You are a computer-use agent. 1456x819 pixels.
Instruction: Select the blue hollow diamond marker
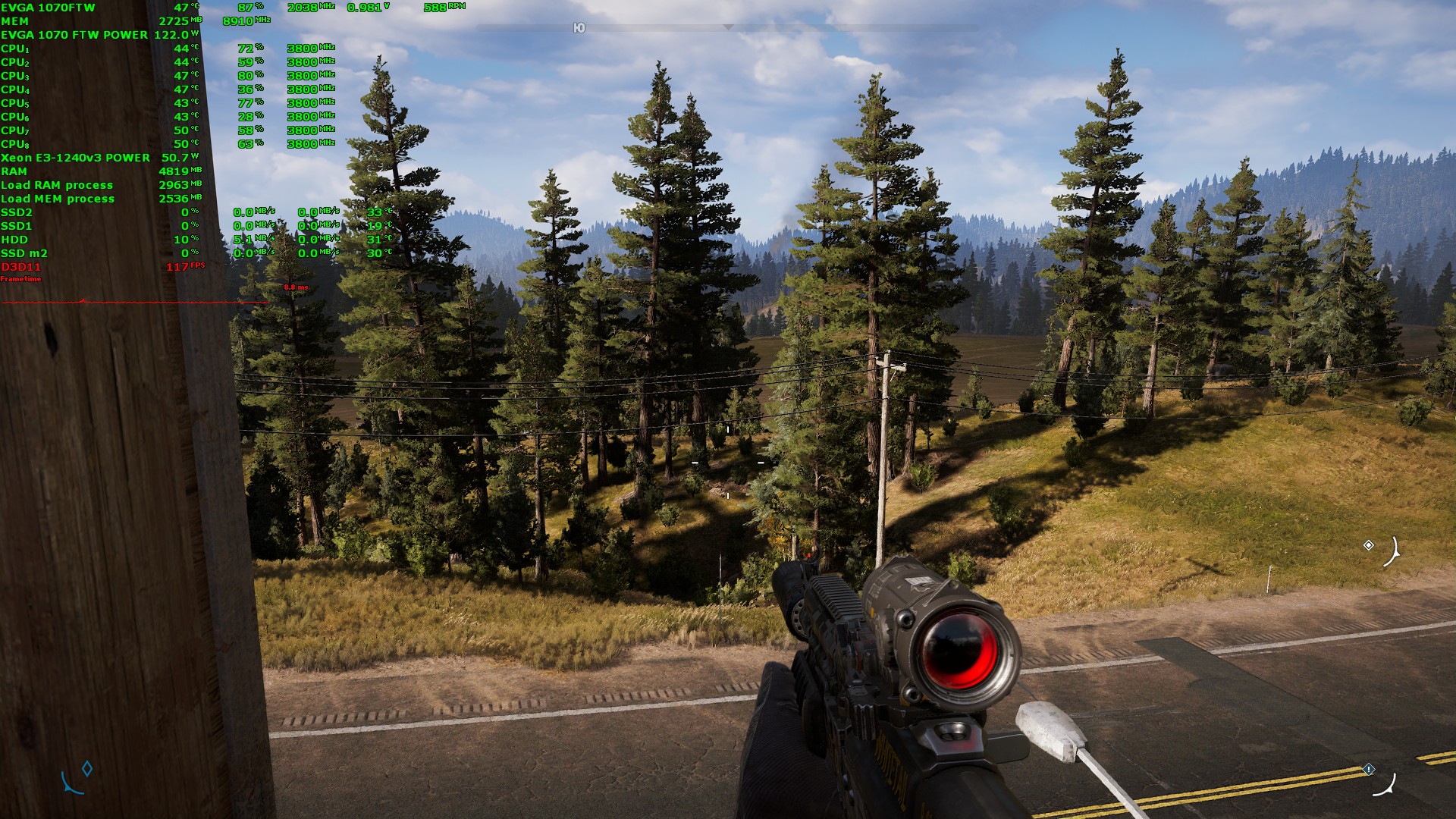[87, 769]
